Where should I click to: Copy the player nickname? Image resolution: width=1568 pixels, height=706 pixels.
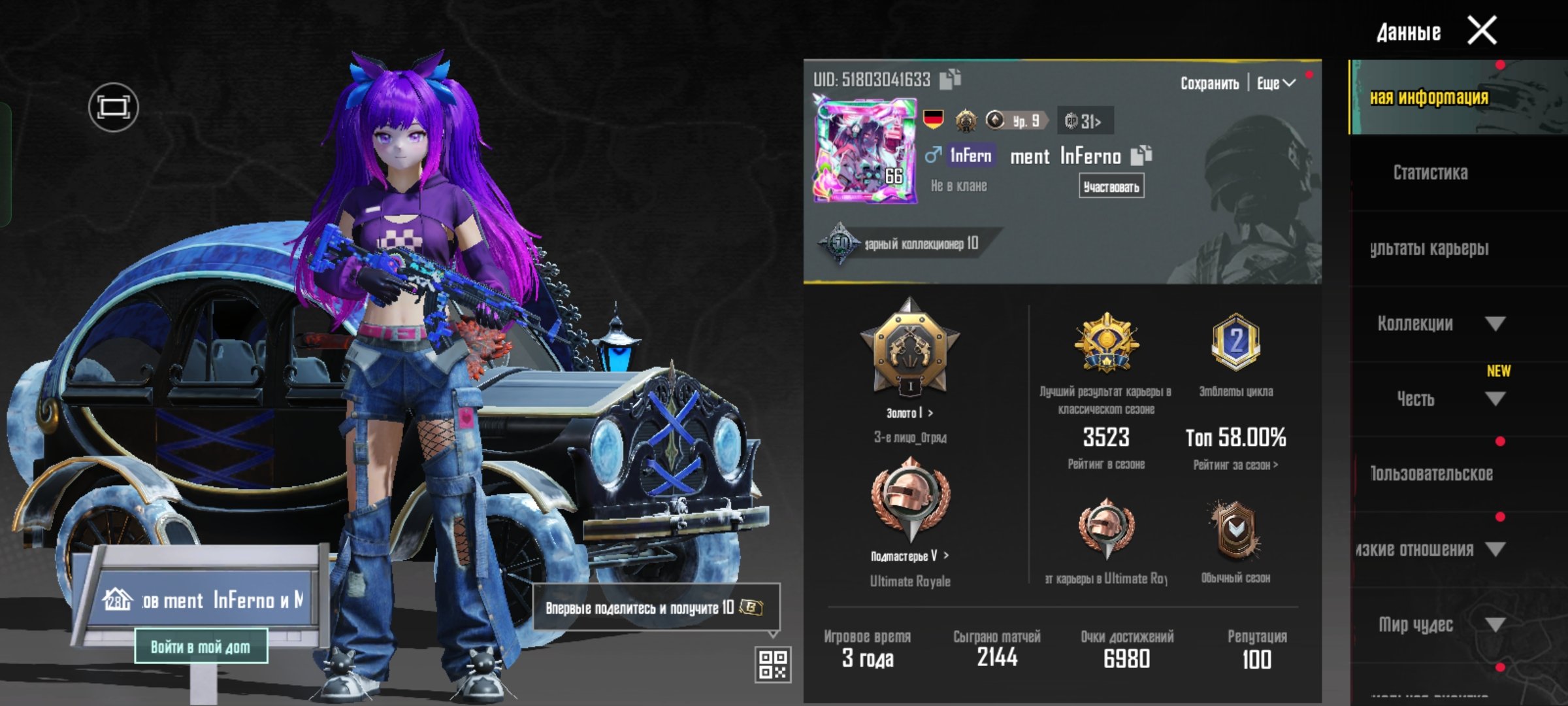pos(1141,155)
